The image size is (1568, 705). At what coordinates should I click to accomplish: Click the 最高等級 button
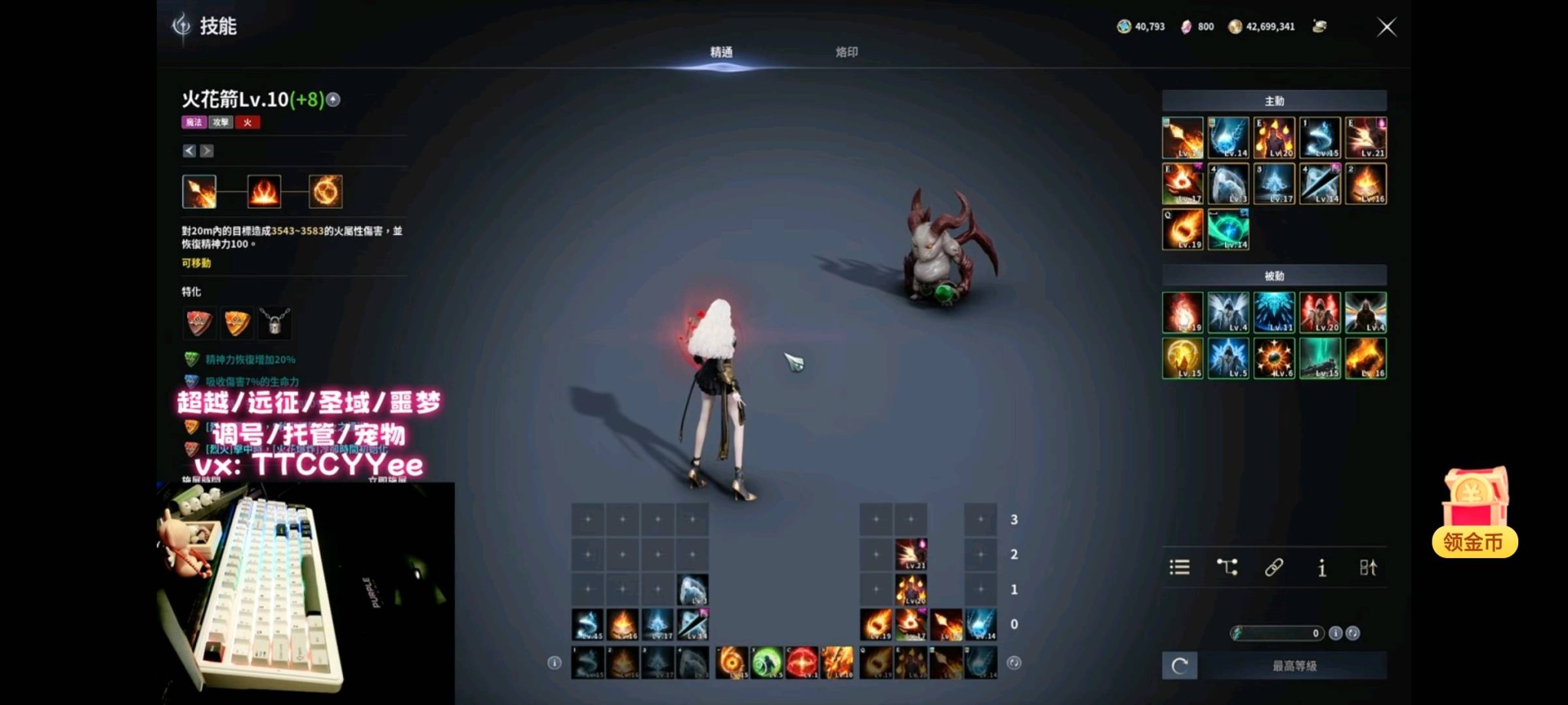[1294, 666]
